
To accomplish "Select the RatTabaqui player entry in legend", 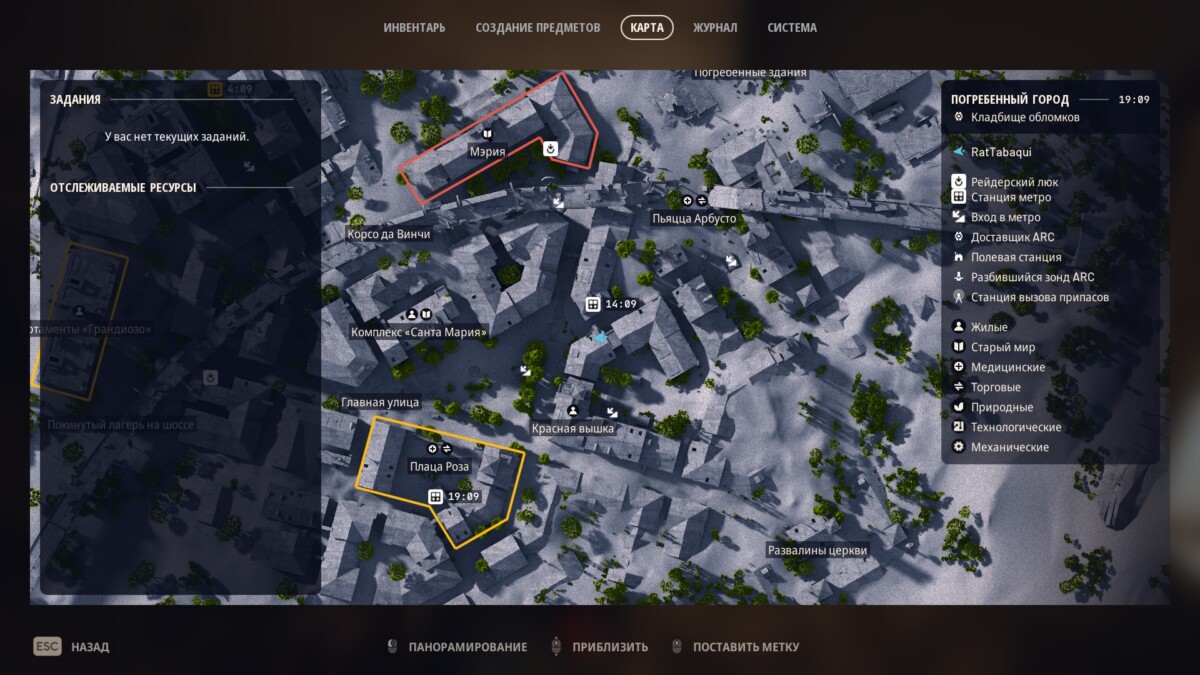I will [x=1000, y=152].
